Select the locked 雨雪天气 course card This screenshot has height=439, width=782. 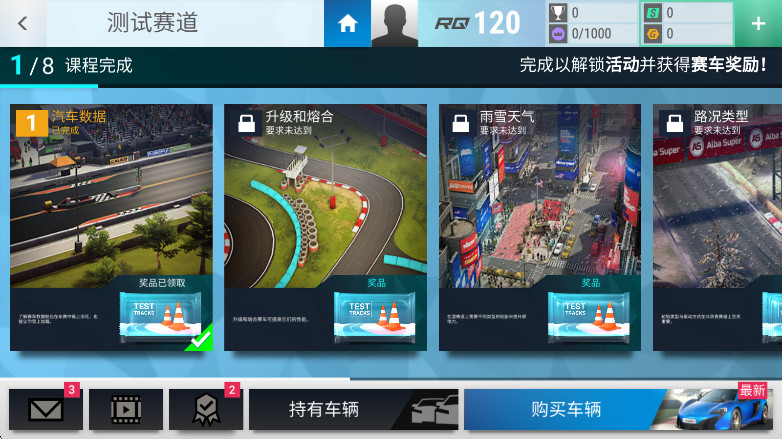tap(540, 227)
